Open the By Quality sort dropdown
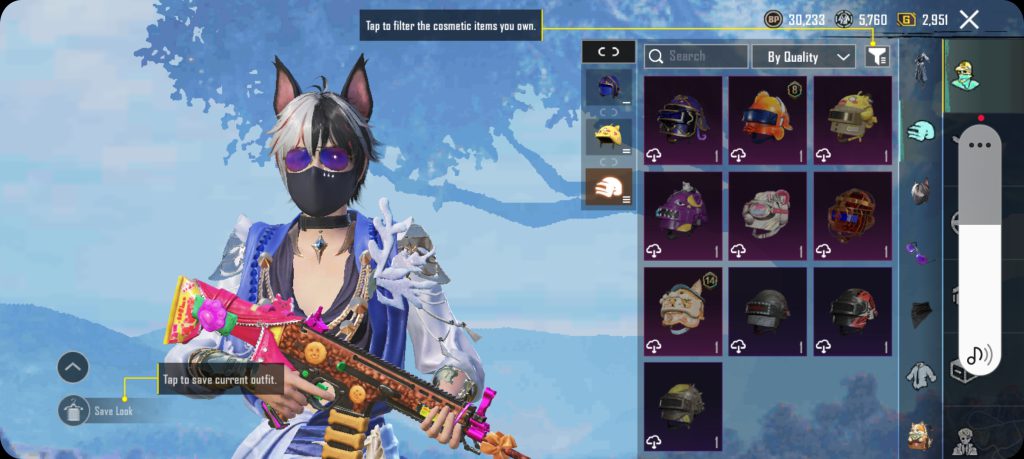The width and height of the screenshot is (1024, 459). coord(803,57)
